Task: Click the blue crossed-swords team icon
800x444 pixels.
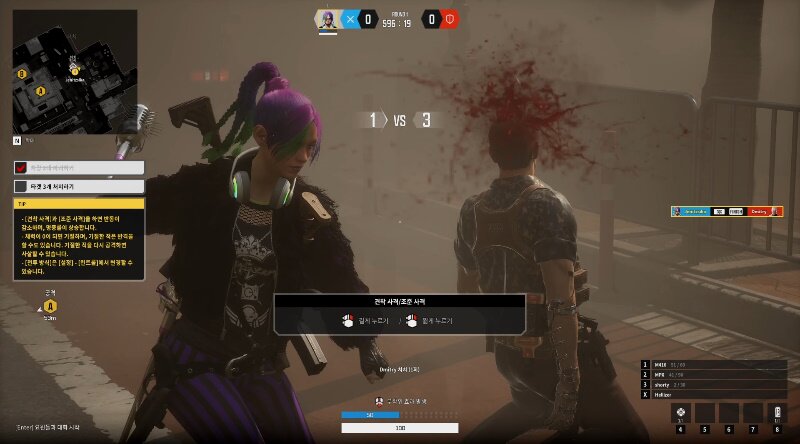Action: click(x=350, y=18)
